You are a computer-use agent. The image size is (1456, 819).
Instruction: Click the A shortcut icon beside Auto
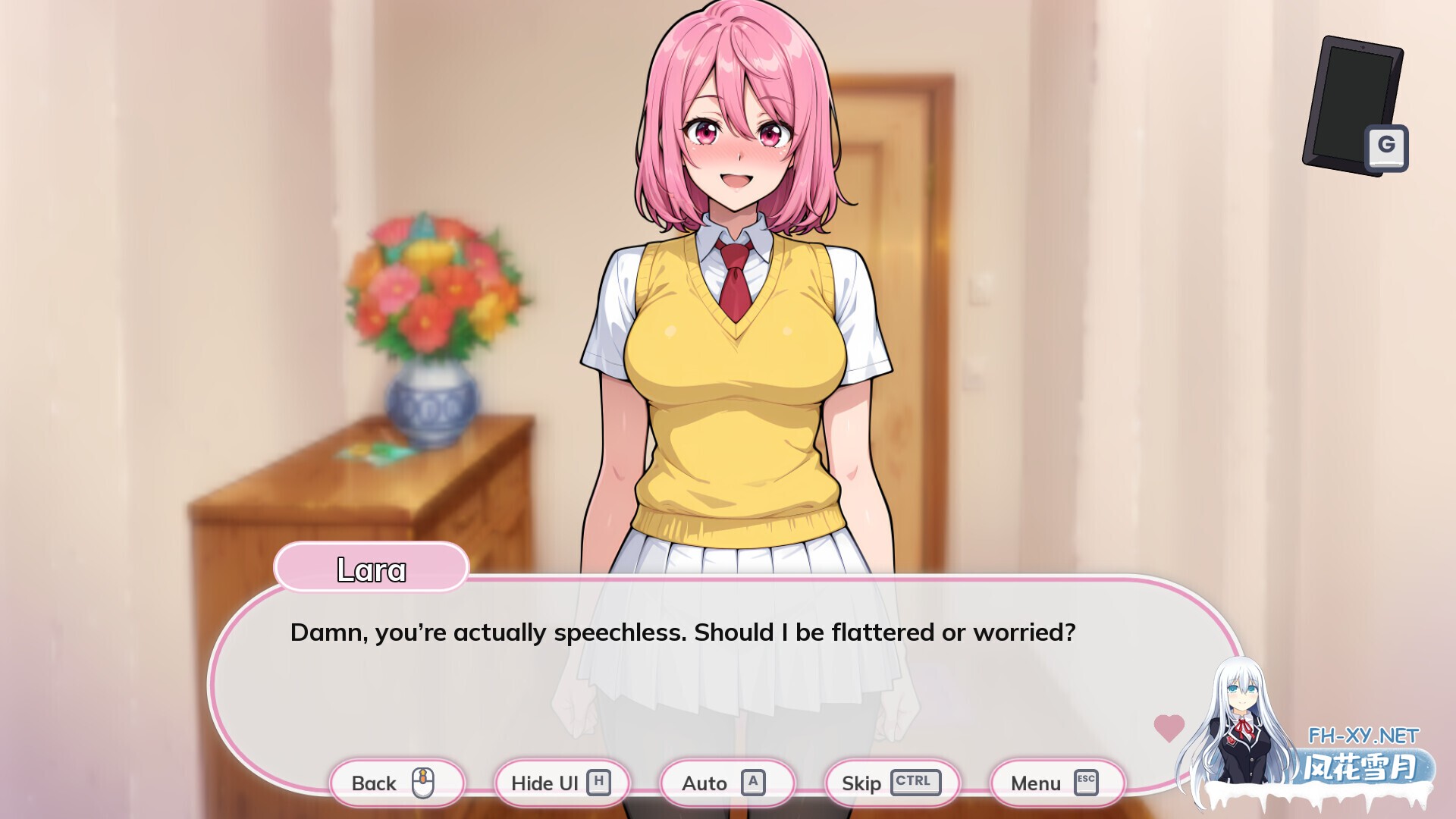tap(754, 783)
